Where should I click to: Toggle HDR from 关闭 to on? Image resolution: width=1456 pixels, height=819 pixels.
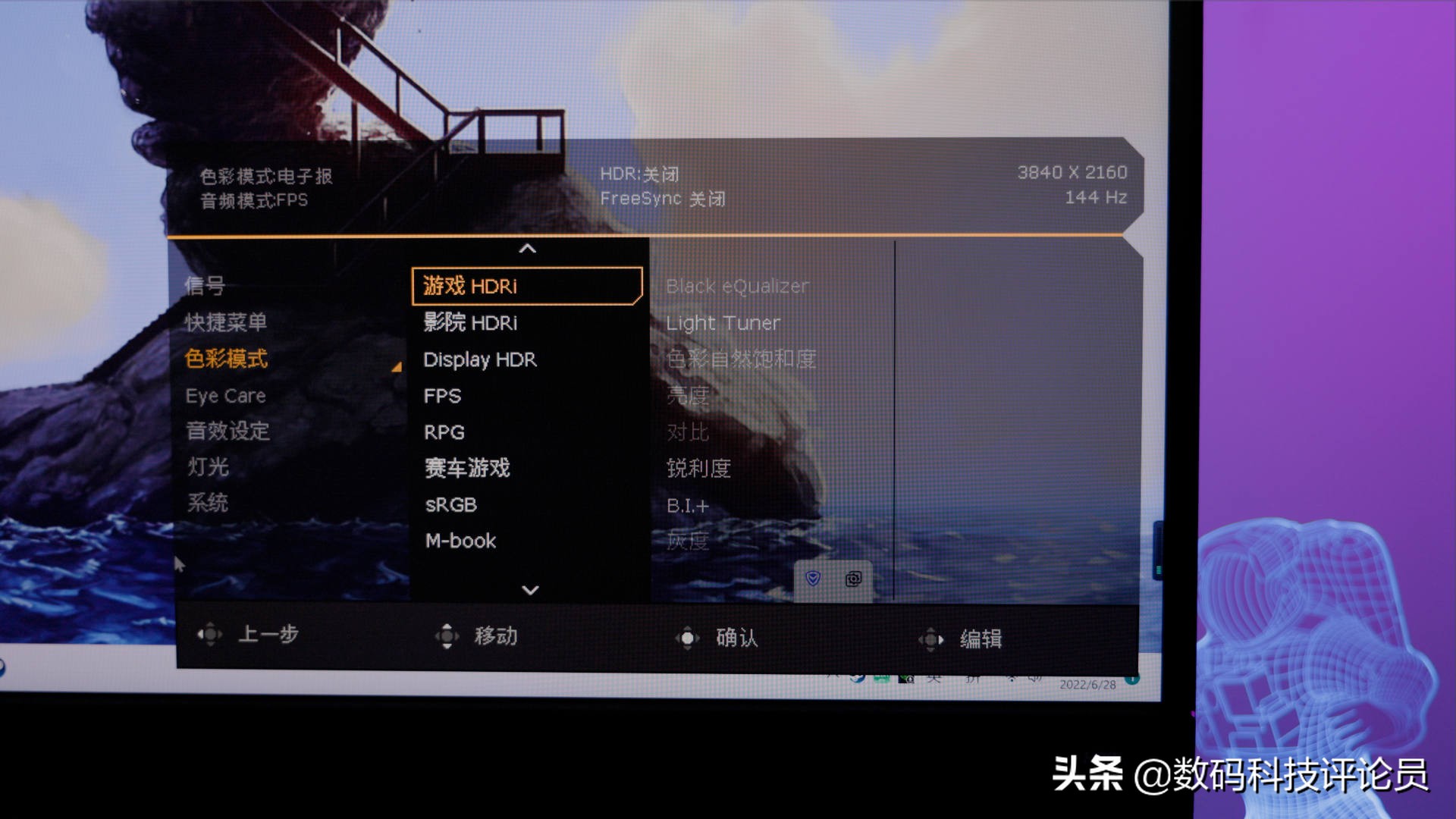click(x=639, y=173)
